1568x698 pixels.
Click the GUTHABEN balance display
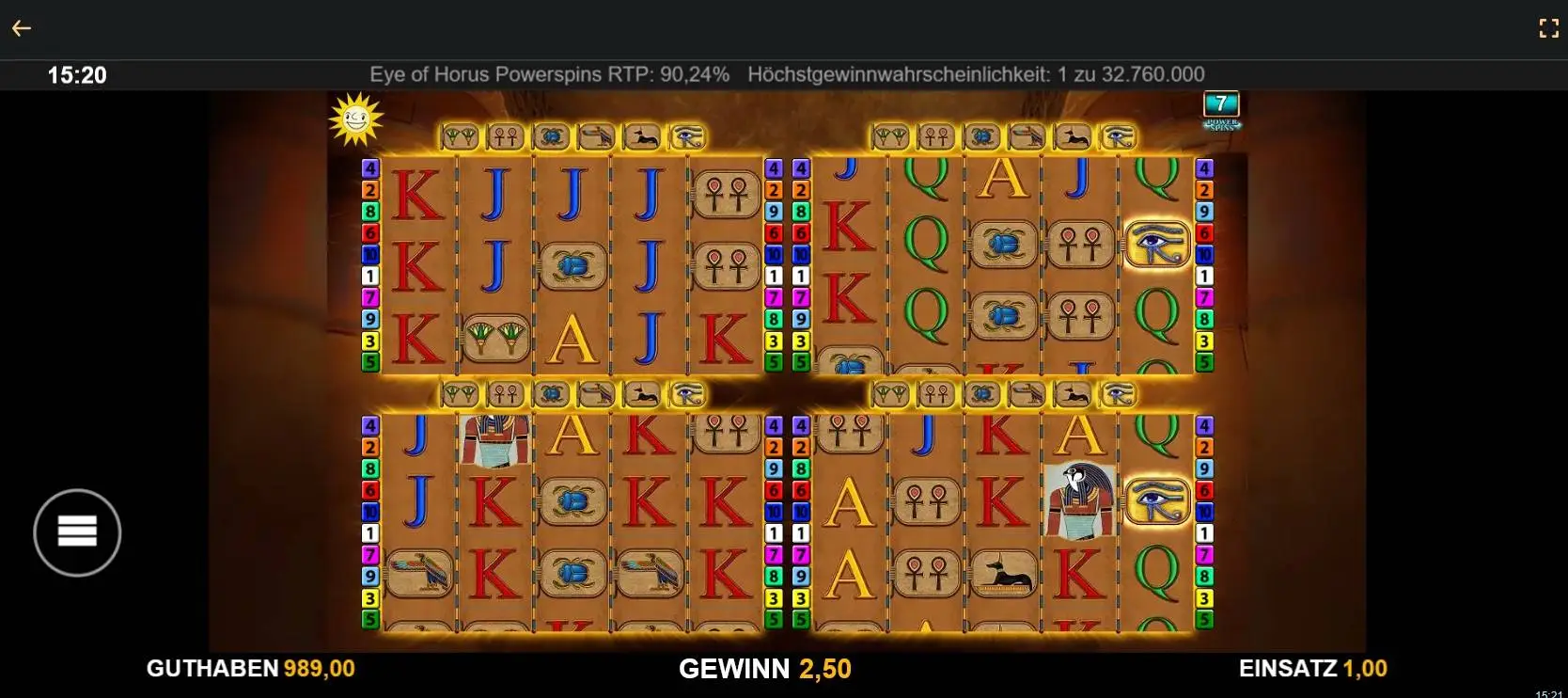(250, 669)
